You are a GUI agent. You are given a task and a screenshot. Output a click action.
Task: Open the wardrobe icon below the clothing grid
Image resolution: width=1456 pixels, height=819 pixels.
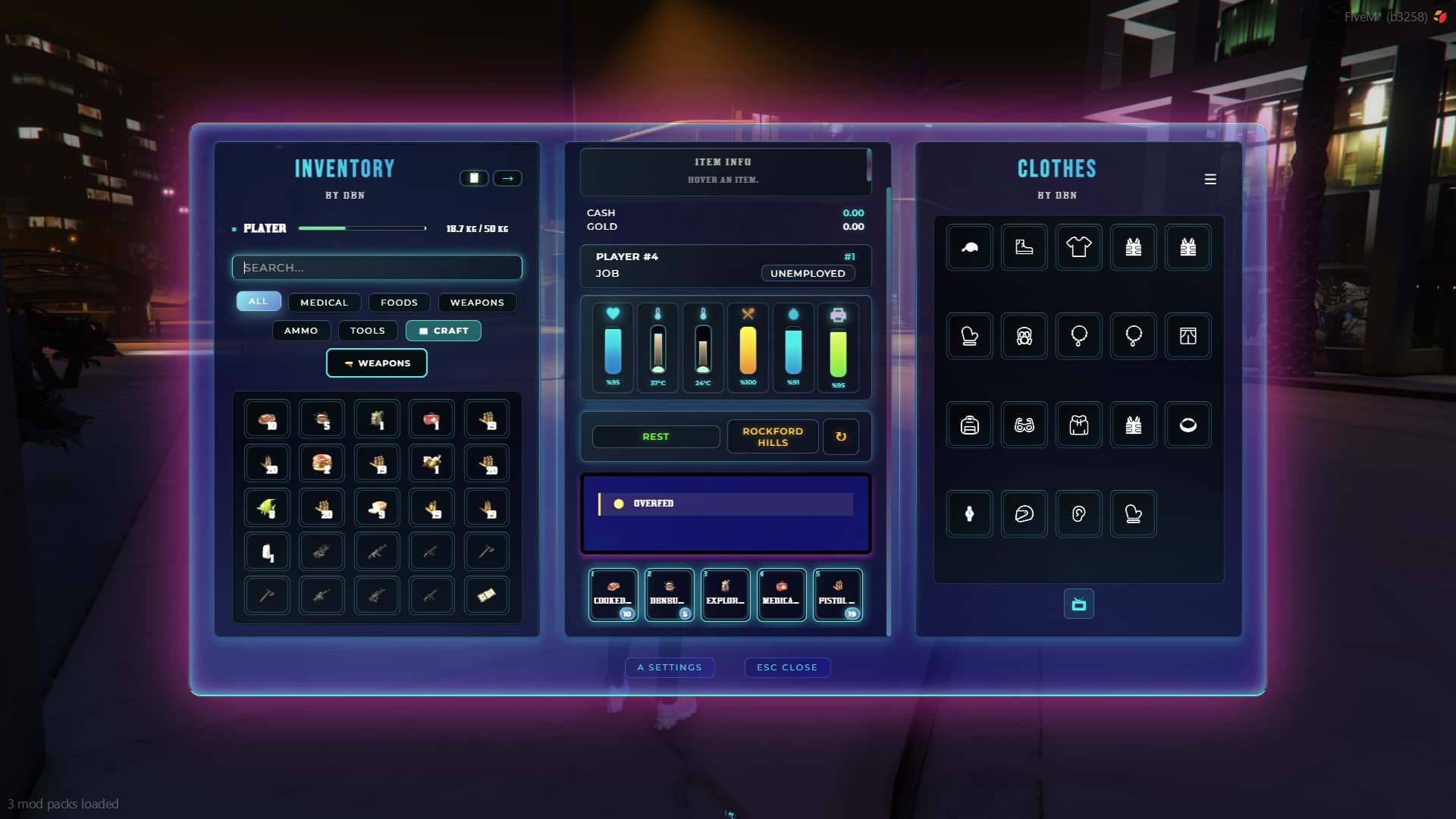click(1078, 604)
